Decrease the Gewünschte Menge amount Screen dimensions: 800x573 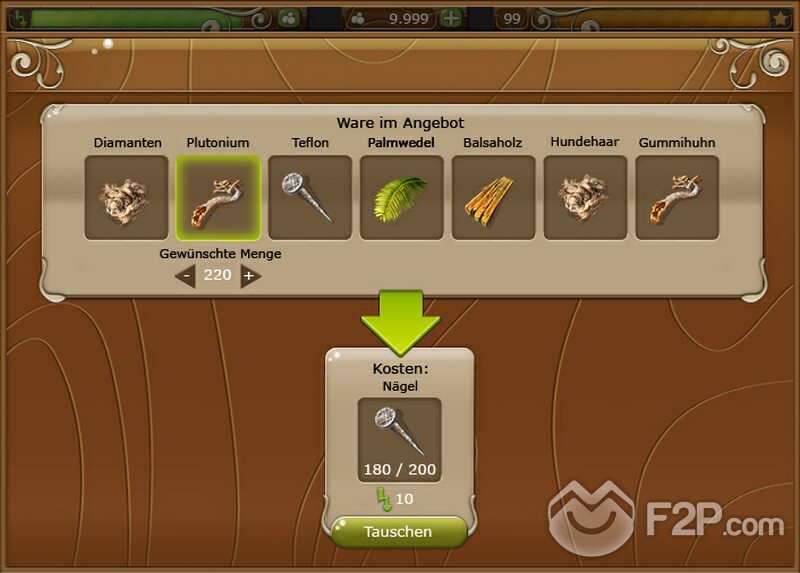tap(186, 276)
